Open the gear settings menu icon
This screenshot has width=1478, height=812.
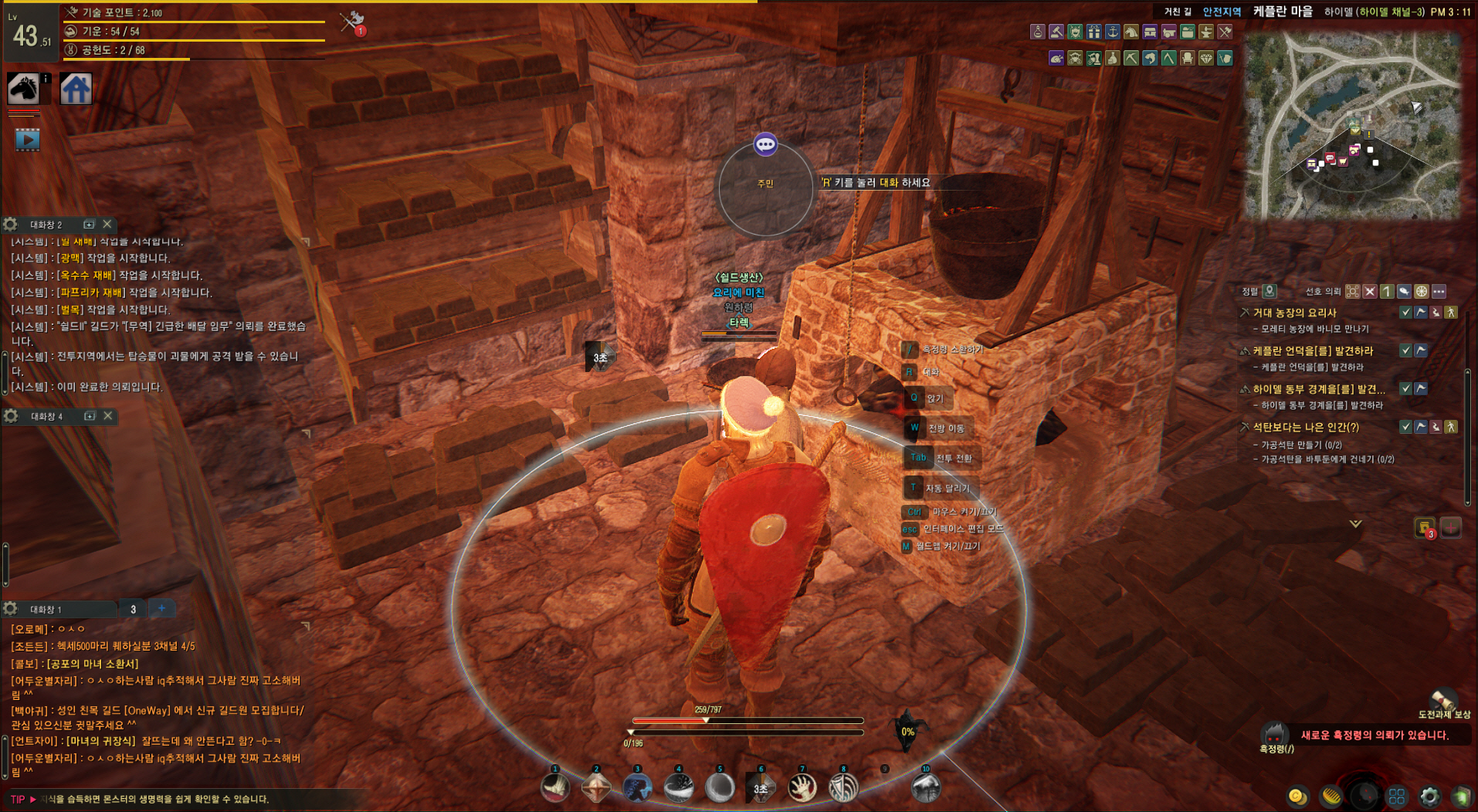1429,796
